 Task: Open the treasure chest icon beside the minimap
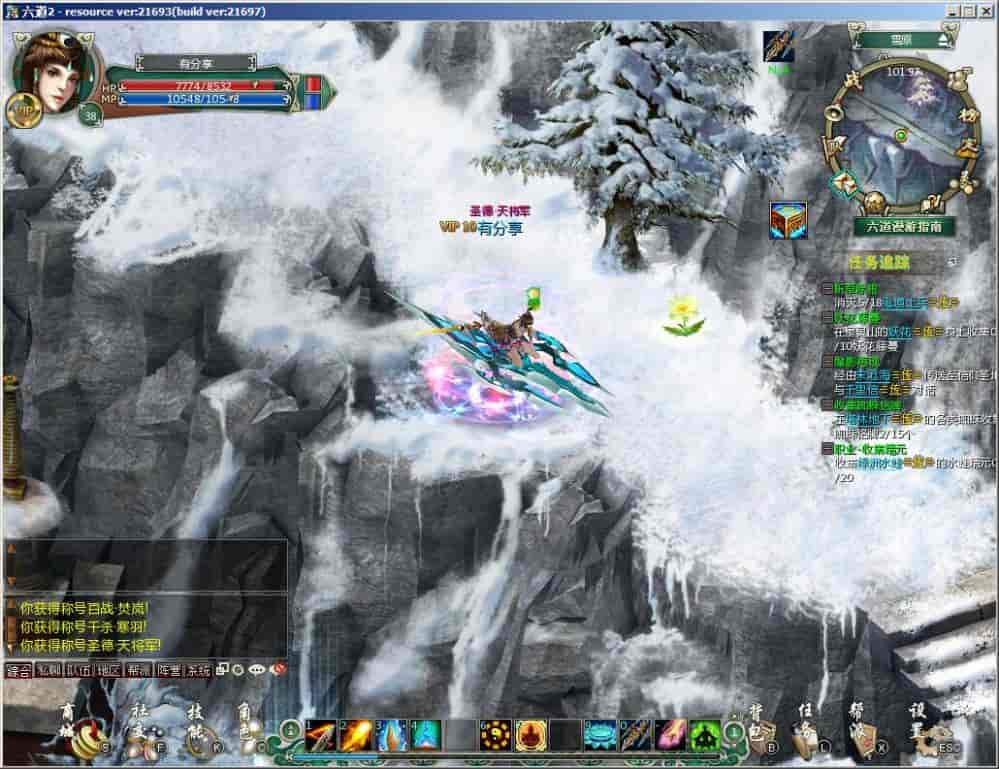tap(787, 220)
